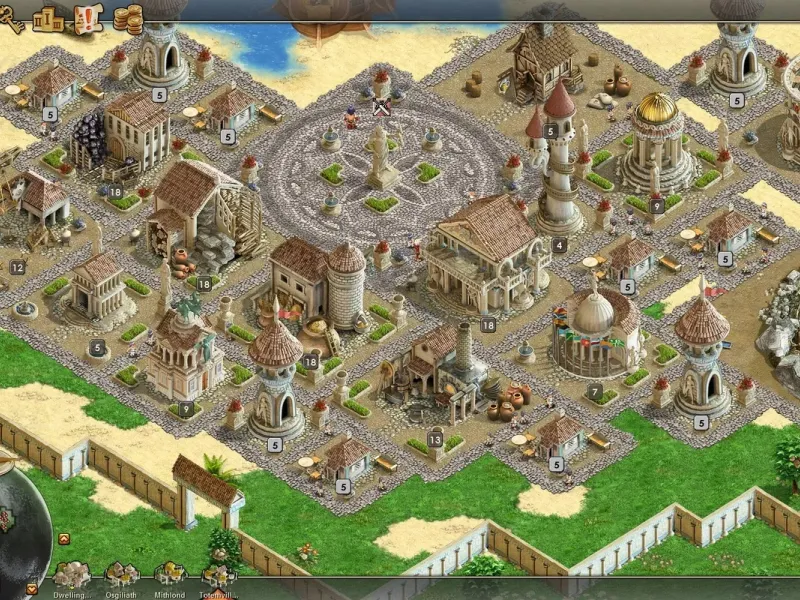Open the rankings podium menu
Viewport: 800px width, 600px height.
point(48,18)
